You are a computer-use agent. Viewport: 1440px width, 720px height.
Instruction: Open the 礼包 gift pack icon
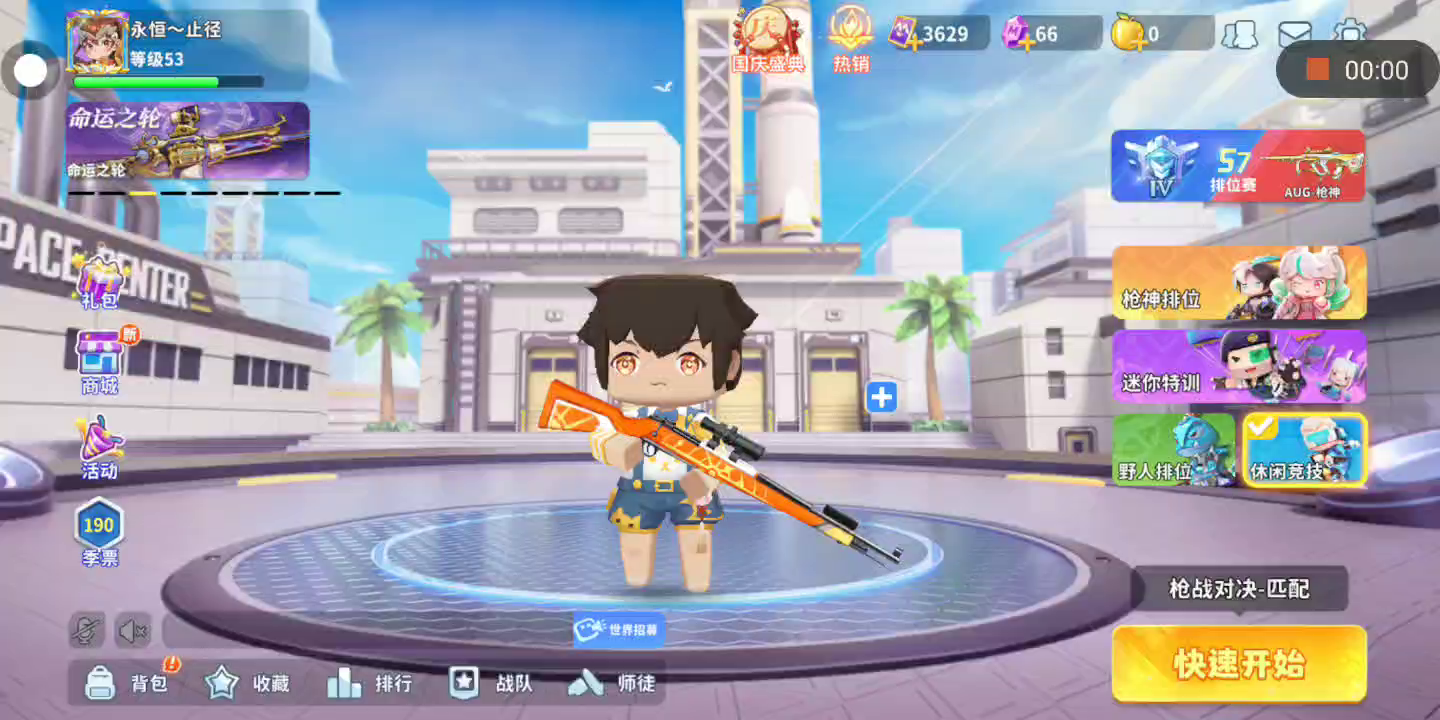pos(99,280)
